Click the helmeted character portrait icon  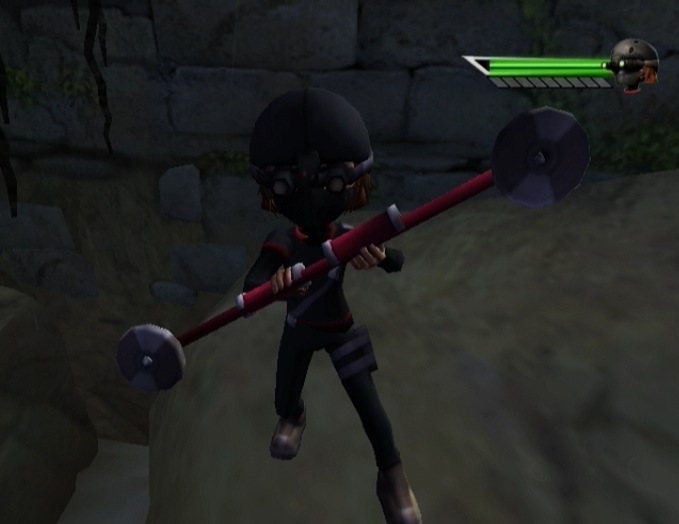(x=634, y=65)
